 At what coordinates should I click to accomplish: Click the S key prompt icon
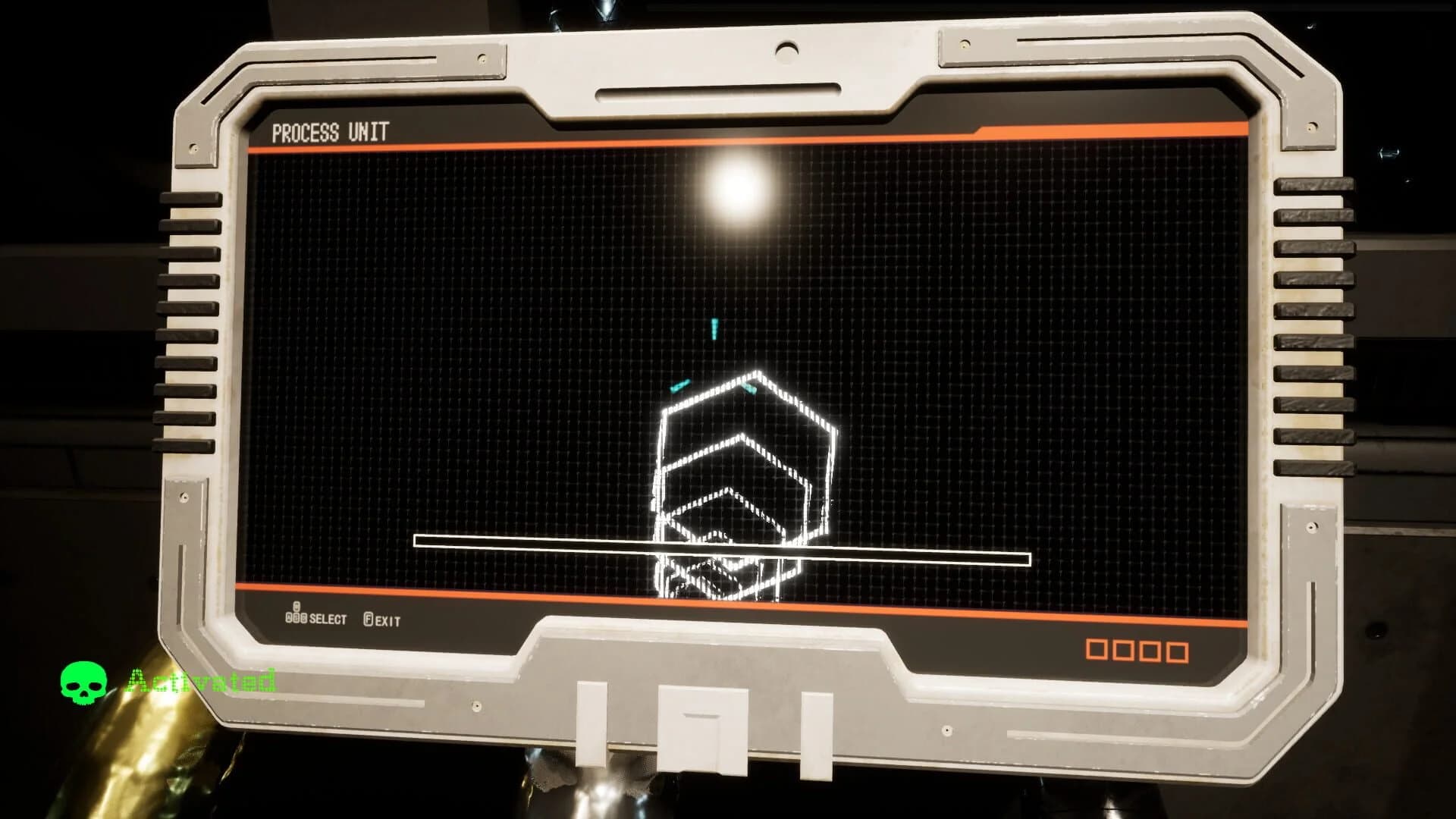point(297,617)
